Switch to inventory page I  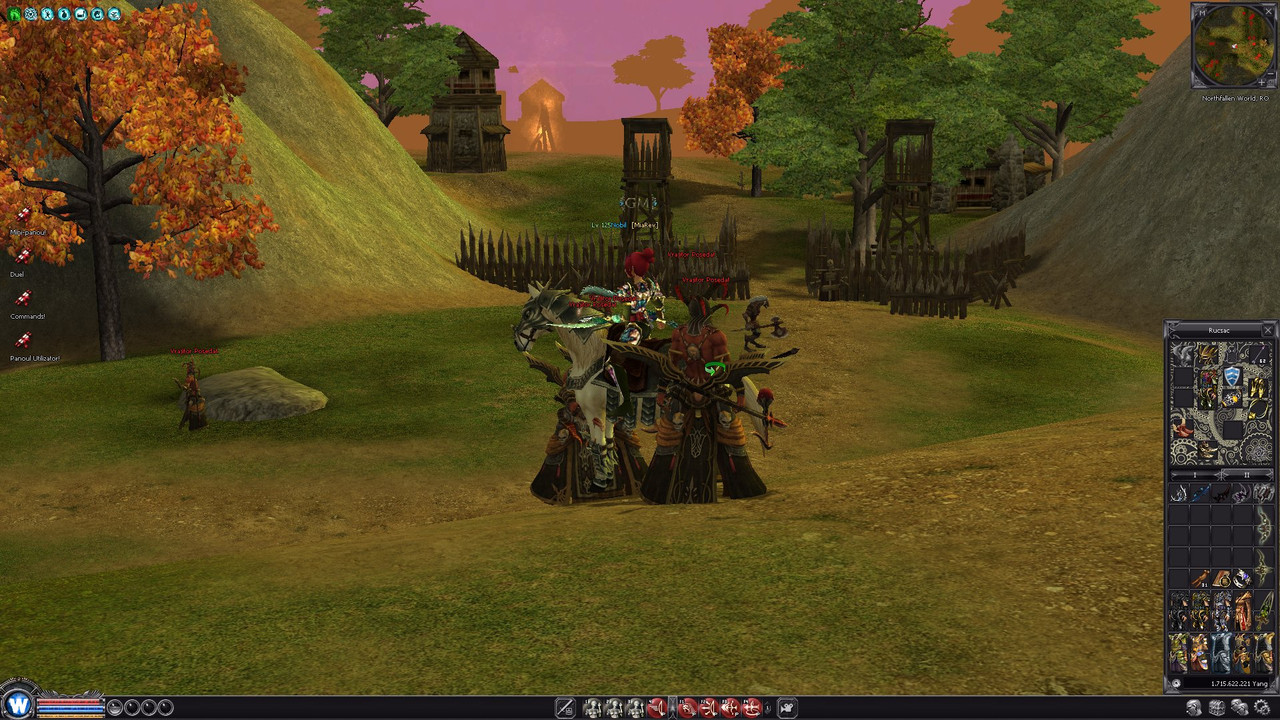(1197, 475)
